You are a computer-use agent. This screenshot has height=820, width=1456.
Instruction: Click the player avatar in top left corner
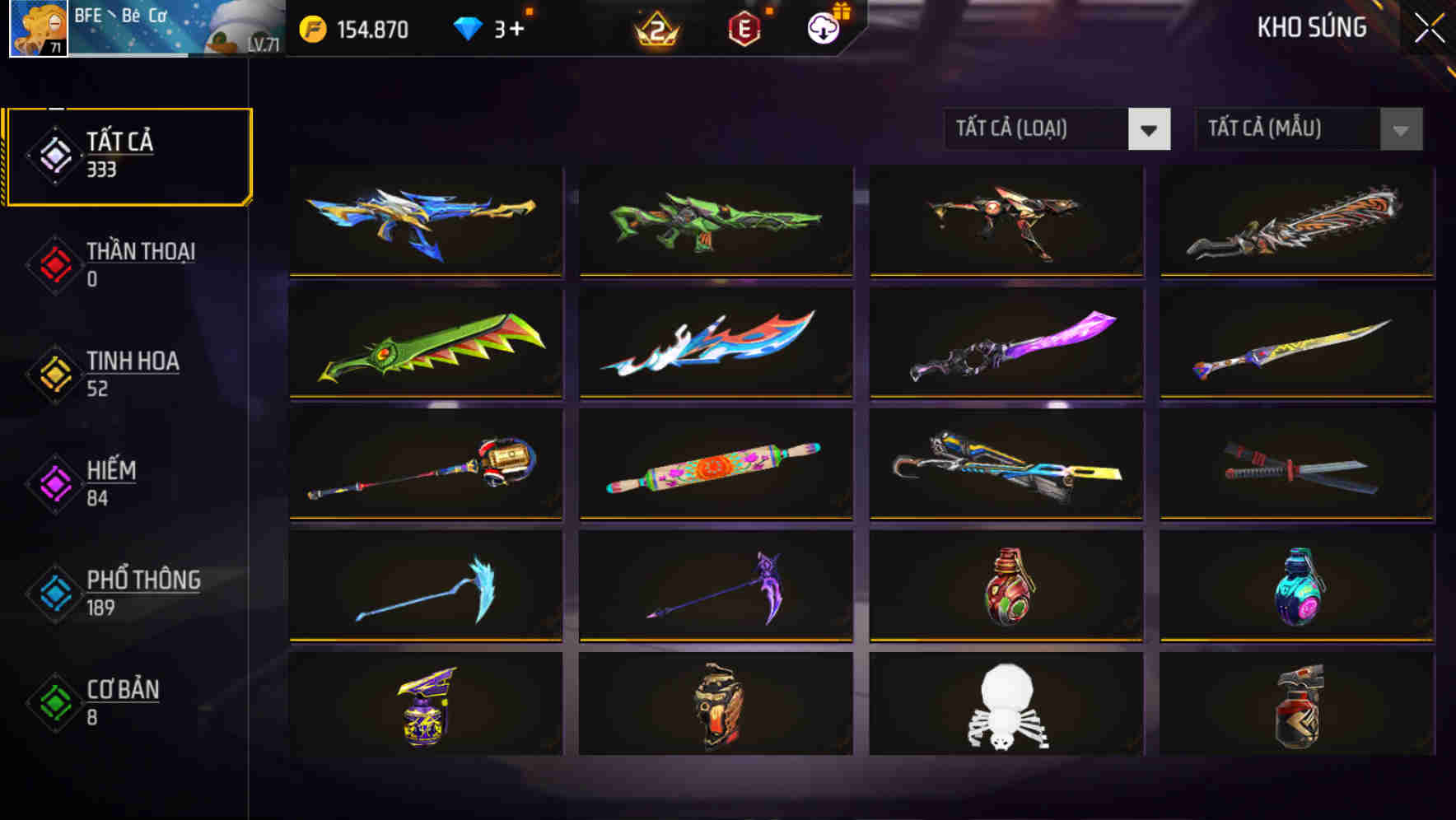(x=37, y=31)
